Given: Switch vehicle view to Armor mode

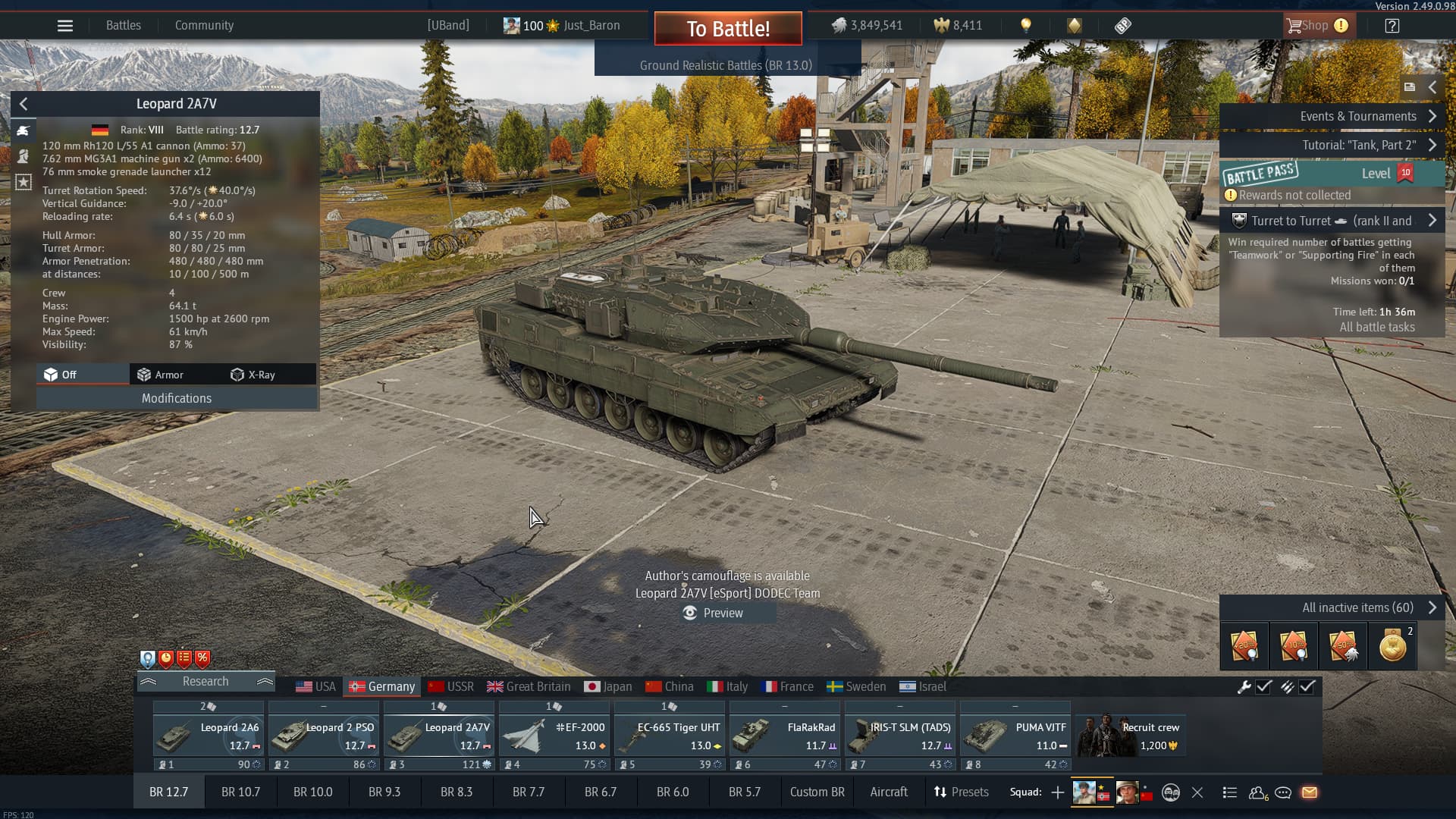Looking at the screenshot, I should coord(160,375).
